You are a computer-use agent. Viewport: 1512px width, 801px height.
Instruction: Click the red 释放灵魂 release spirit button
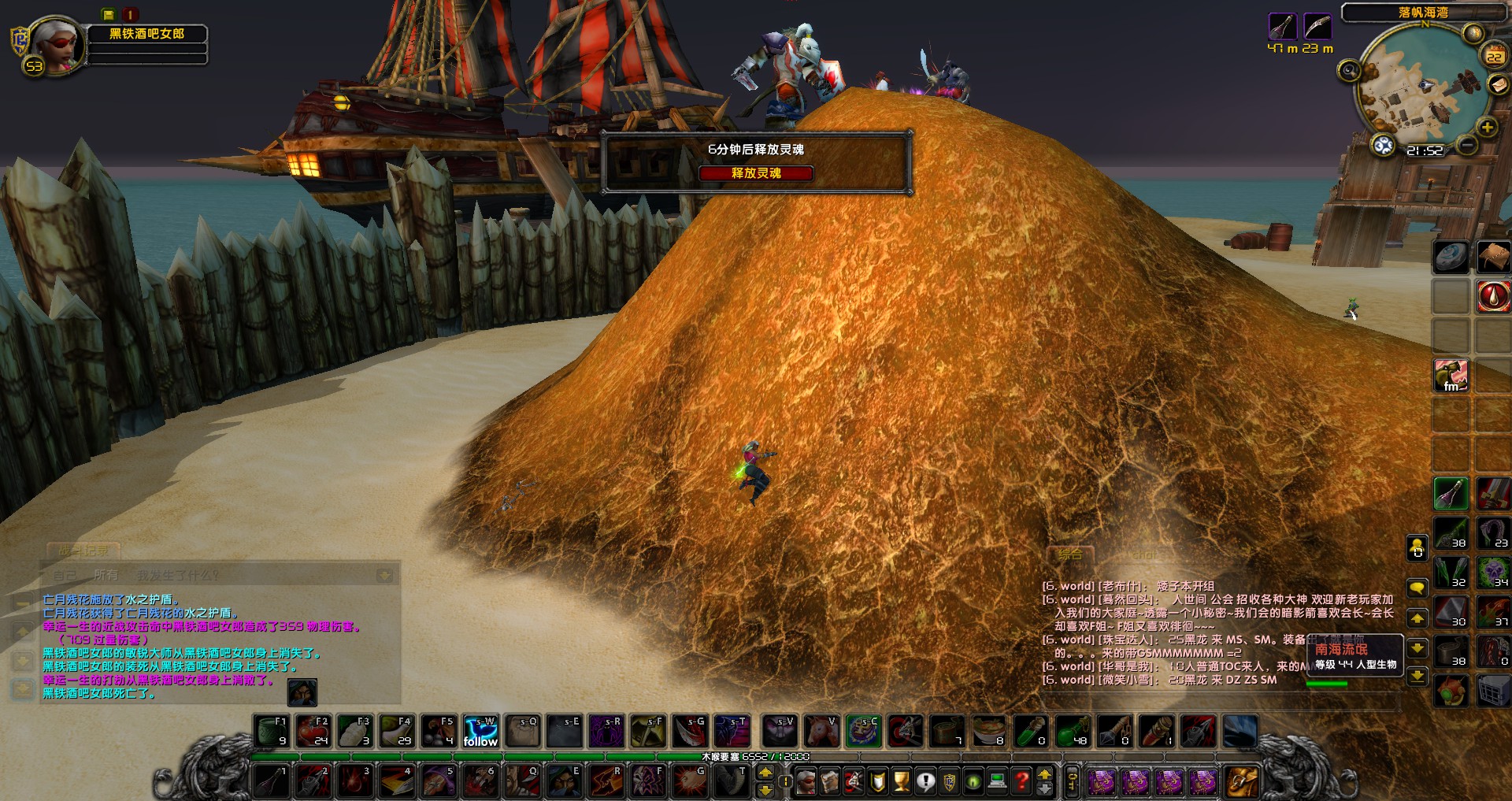[x=756, y=173]
